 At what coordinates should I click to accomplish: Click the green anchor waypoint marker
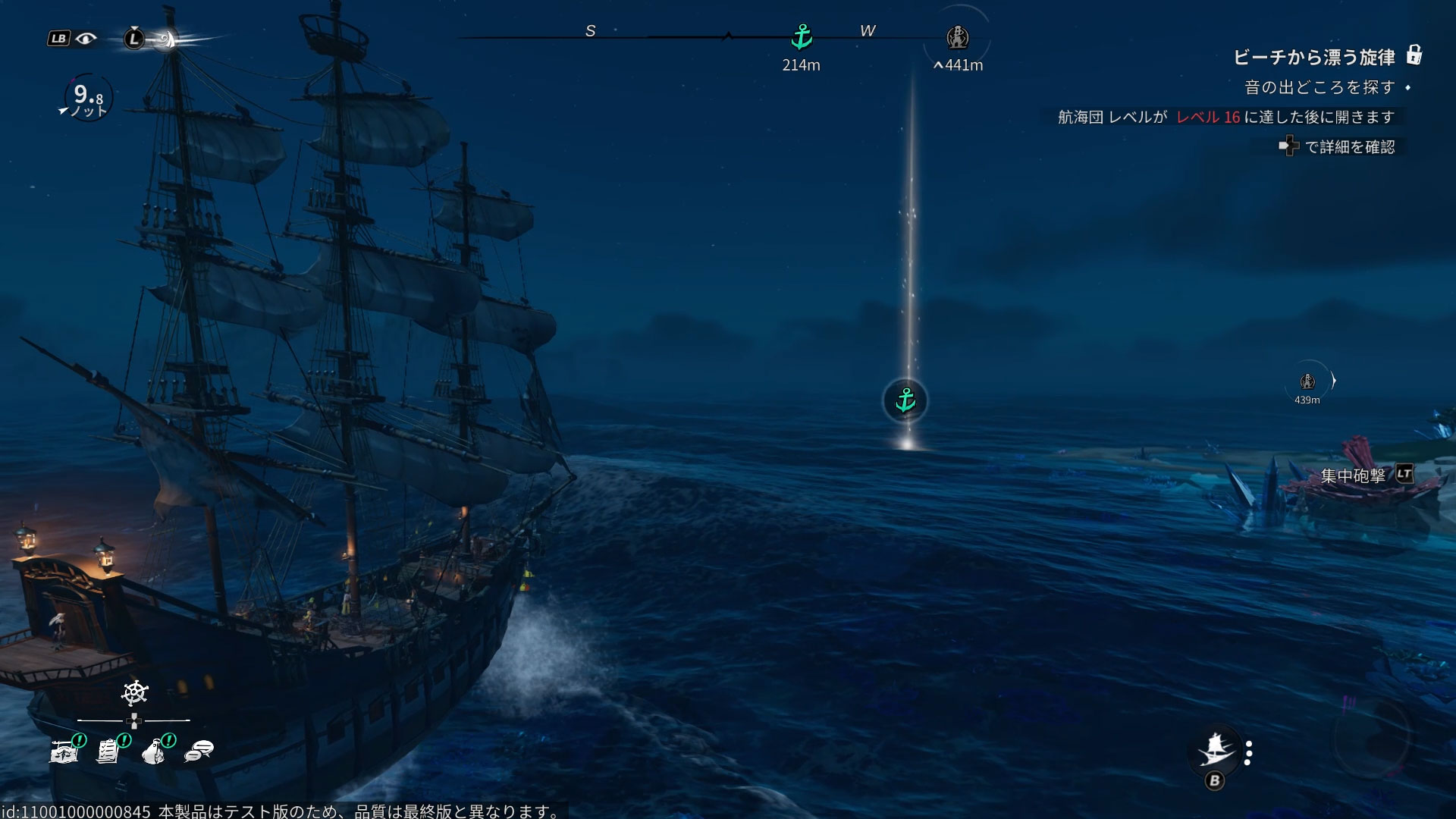point(905,400)
